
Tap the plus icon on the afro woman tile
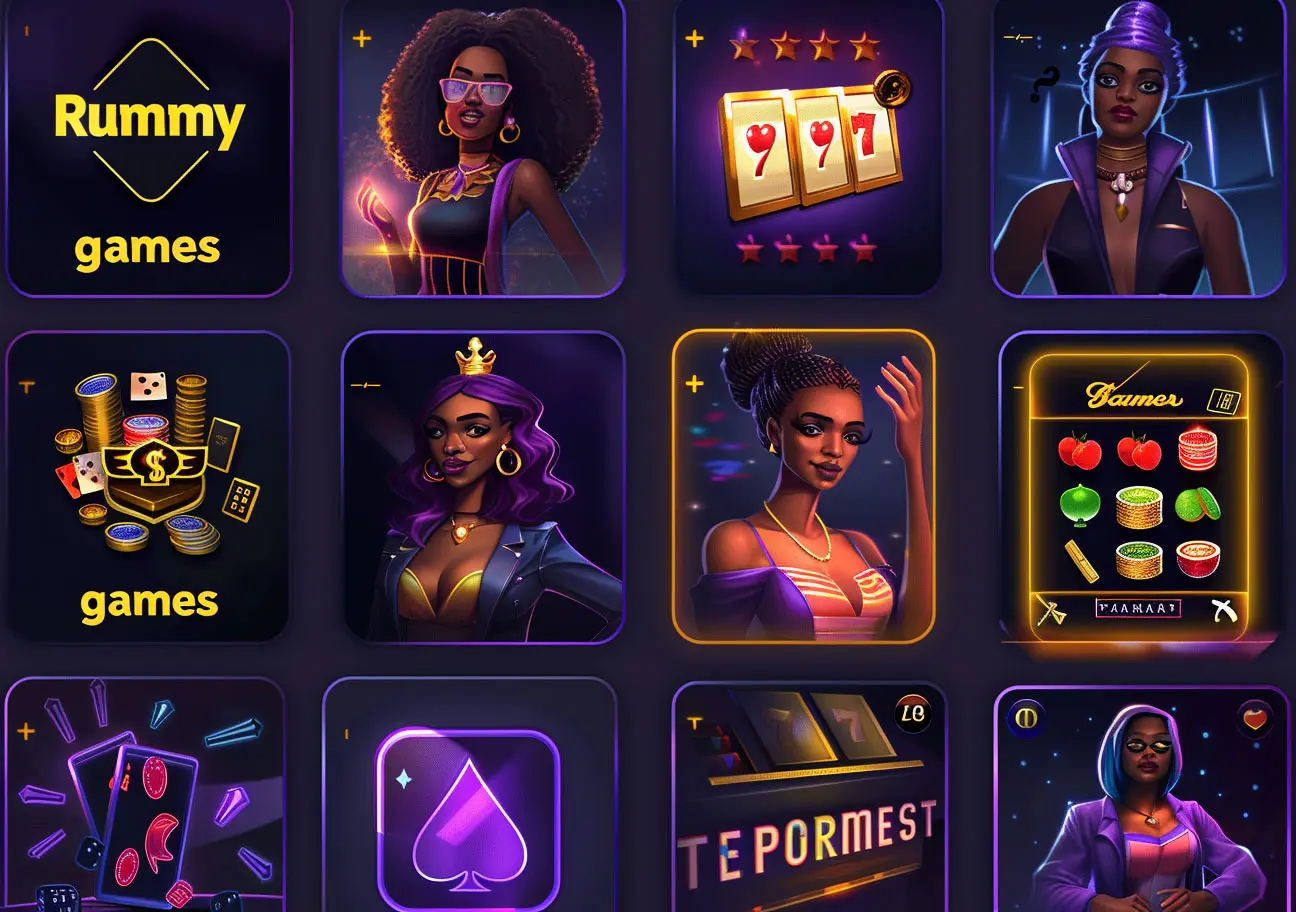click(x=362, y=40)
